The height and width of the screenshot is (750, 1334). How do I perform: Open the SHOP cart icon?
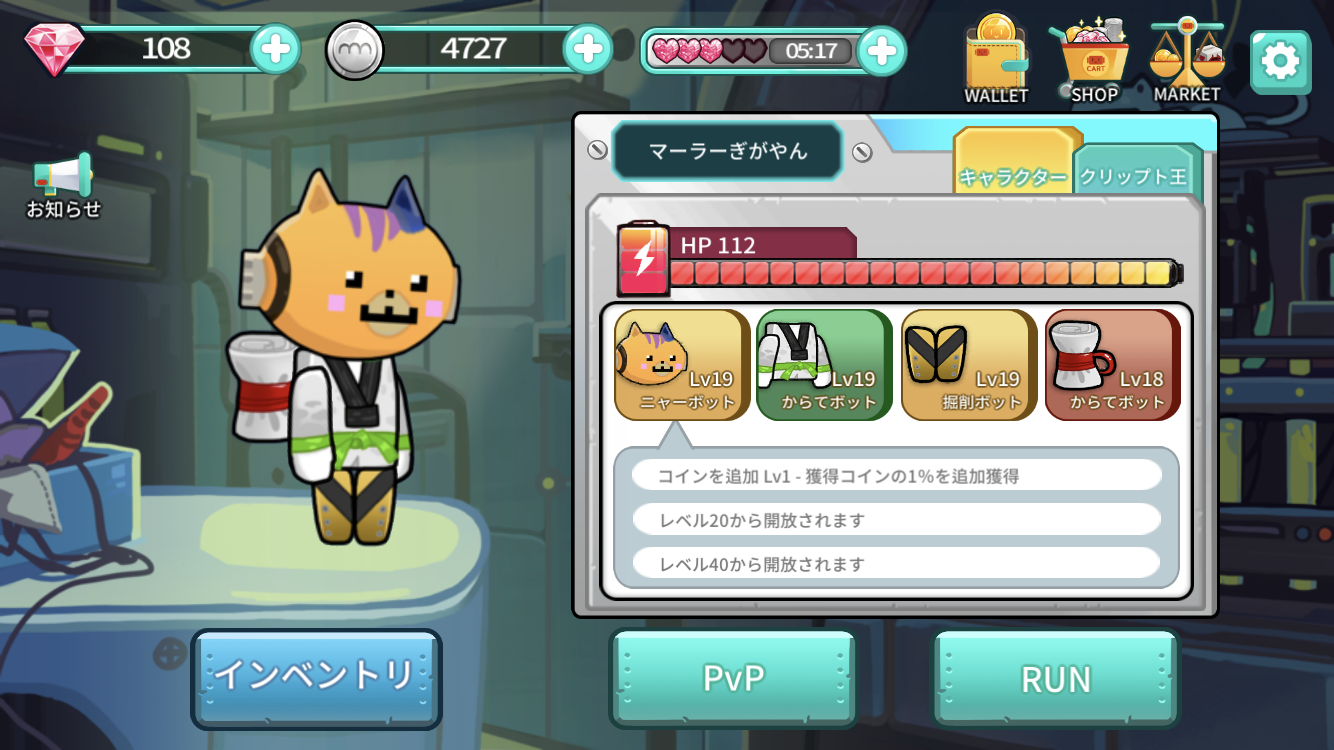tap(1094, 60)
